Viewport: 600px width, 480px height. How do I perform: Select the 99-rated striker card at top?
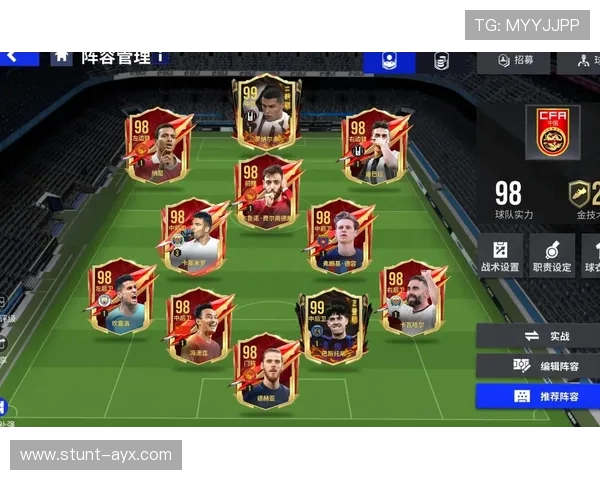point(266,108)
